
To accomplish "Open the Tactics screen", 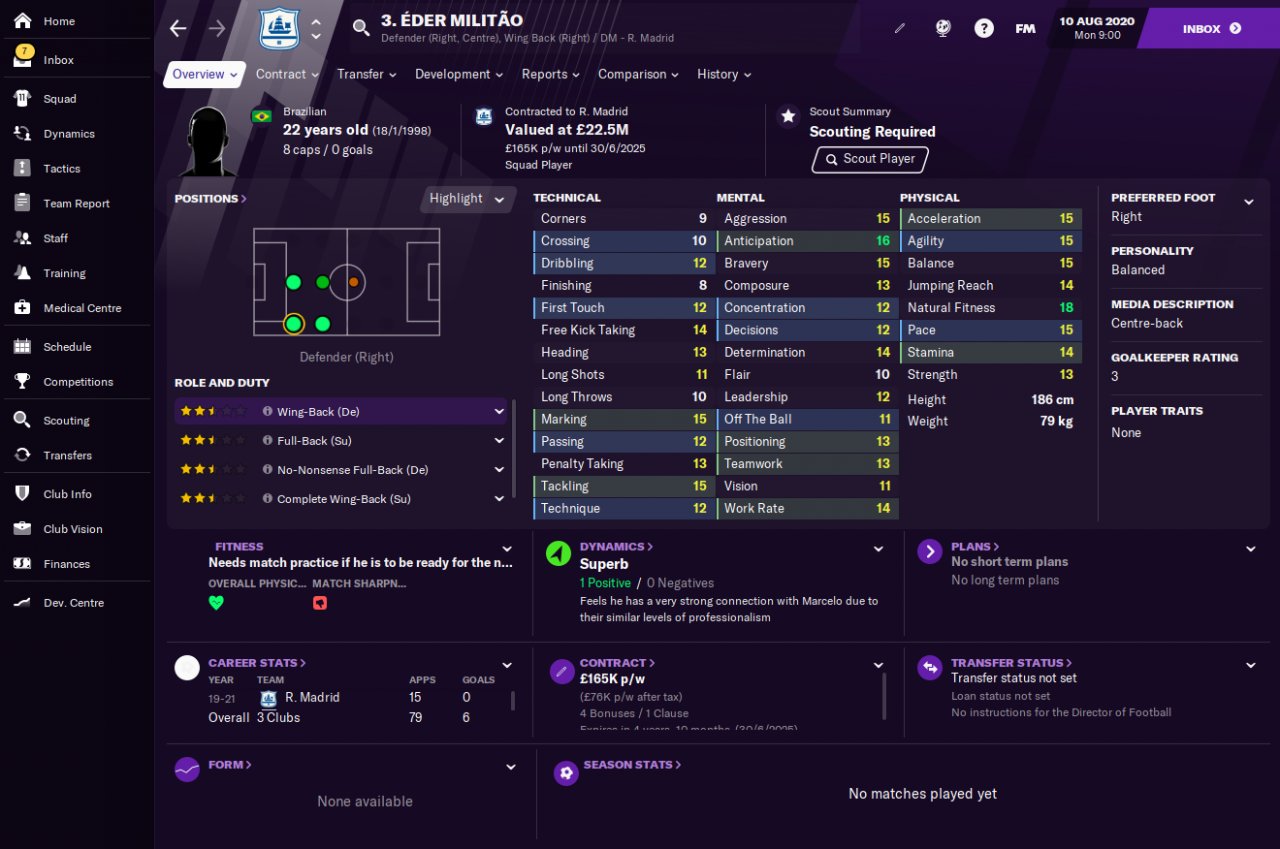I will (61, 169).
